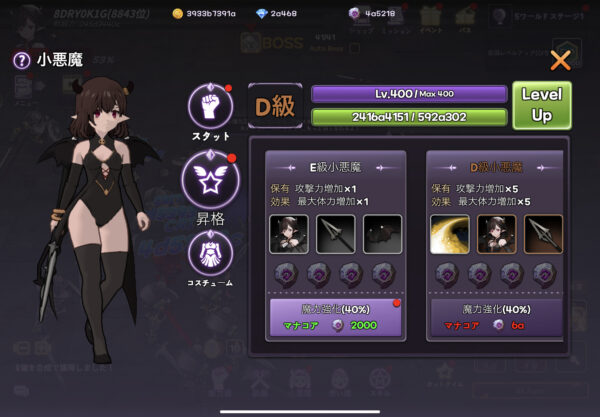This screenshot has height=417, width=600.
Task: Select the spear item in E級小悪魔 card
Action: point(336,234)
